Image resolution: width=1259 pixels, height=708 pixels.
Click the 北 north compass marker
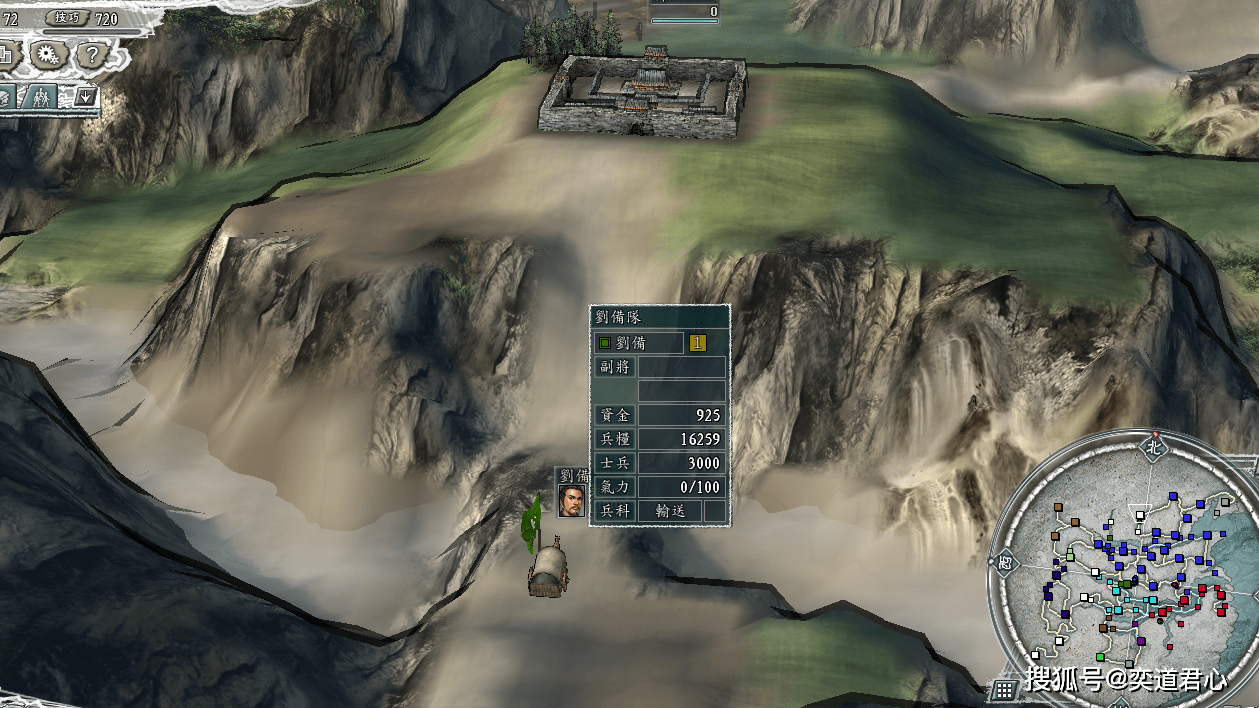(x=1155, y=447)
